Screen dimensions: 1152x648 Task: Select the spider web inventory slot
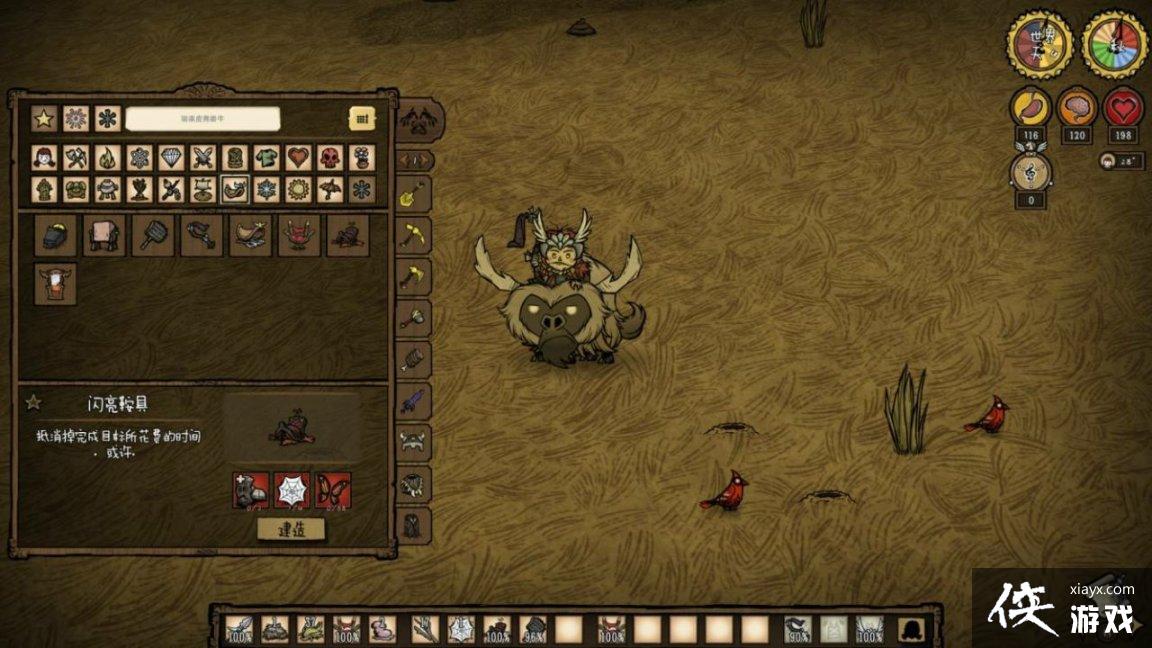click(x=461, y=629)
